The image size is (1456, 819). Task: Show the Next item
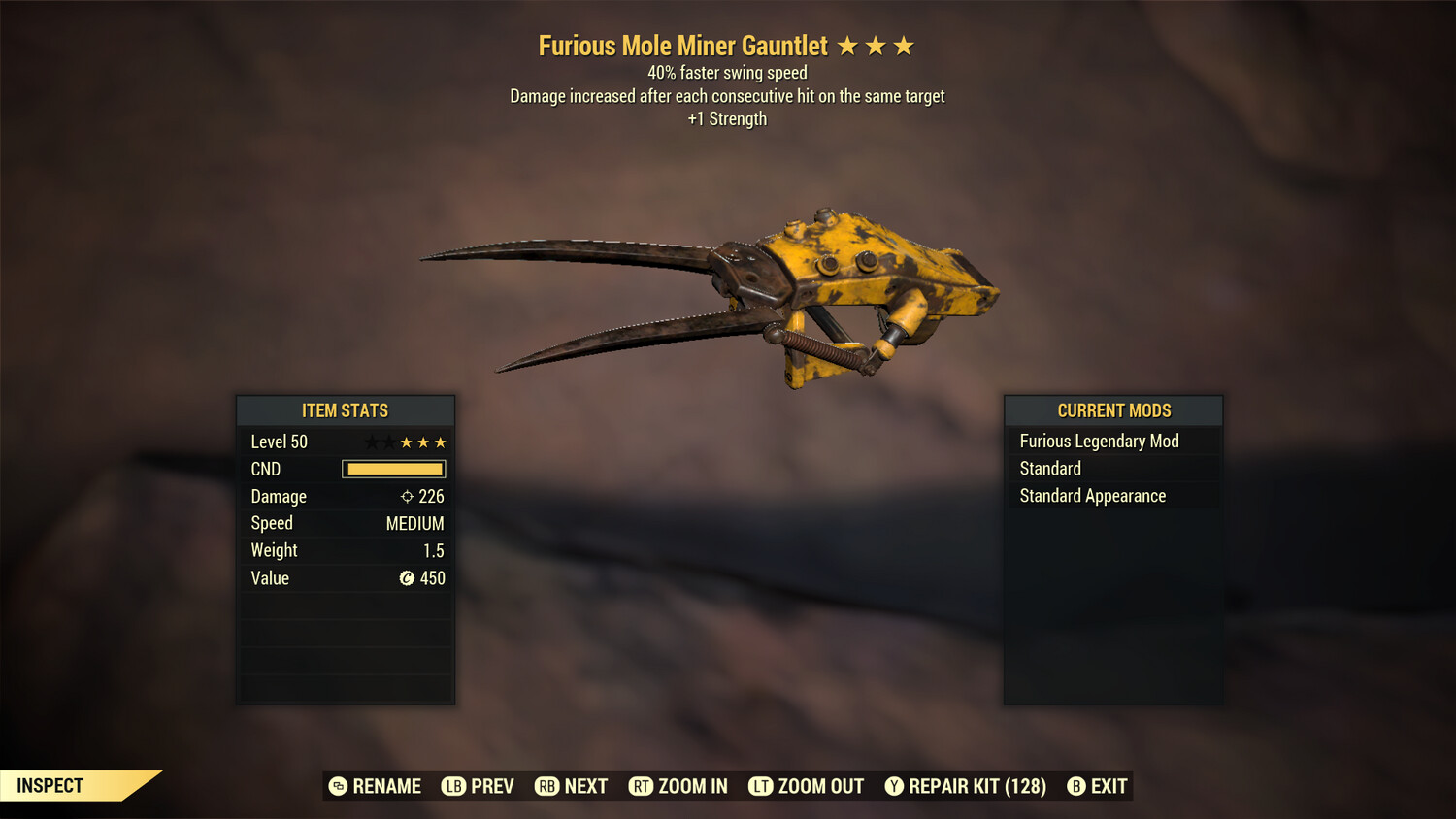click(x=572, y=786)
